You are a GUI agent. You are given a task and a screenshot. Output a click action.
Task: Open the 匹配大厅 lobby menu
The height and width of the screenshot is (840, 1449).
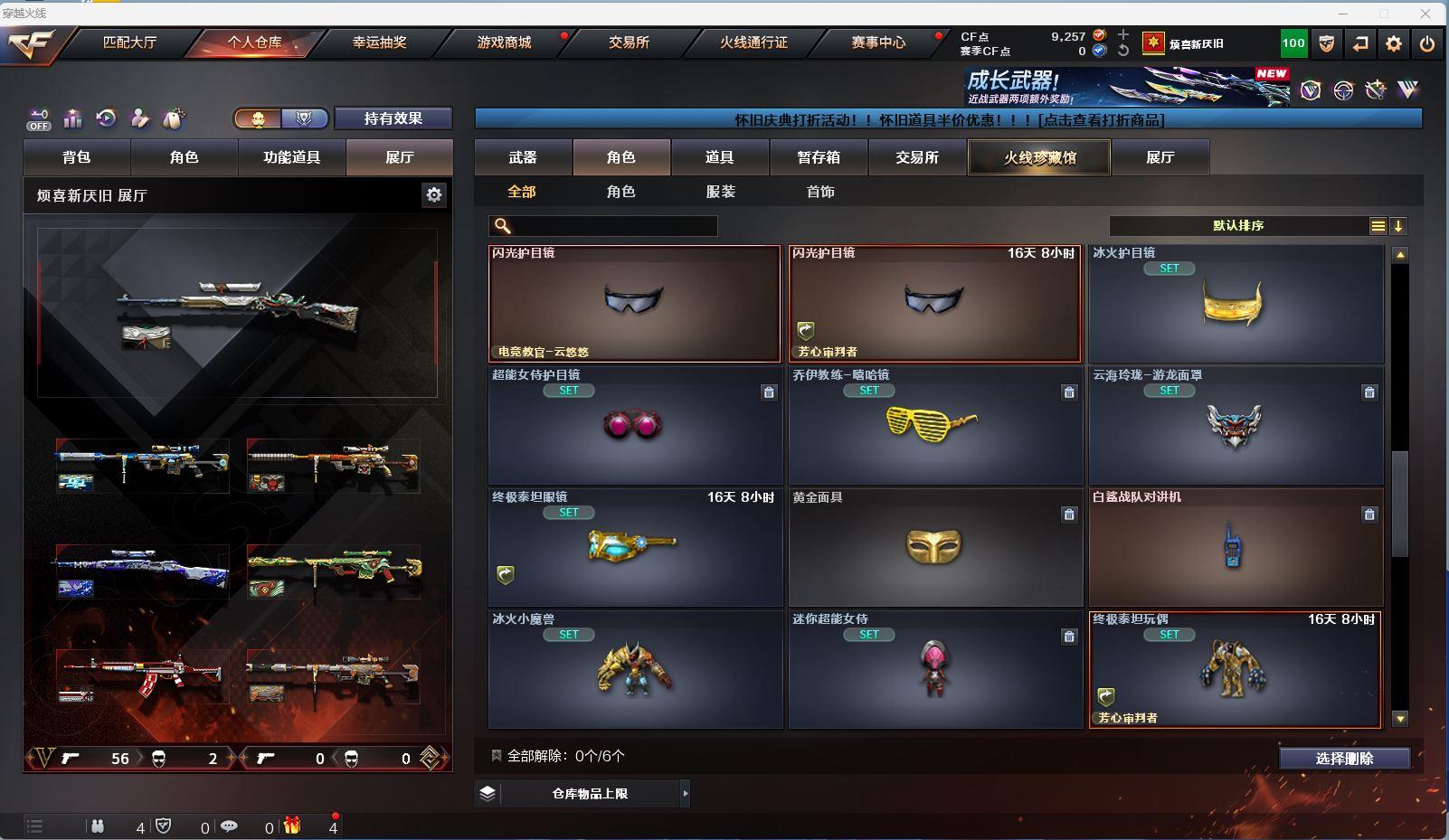(x=129, y=42)
